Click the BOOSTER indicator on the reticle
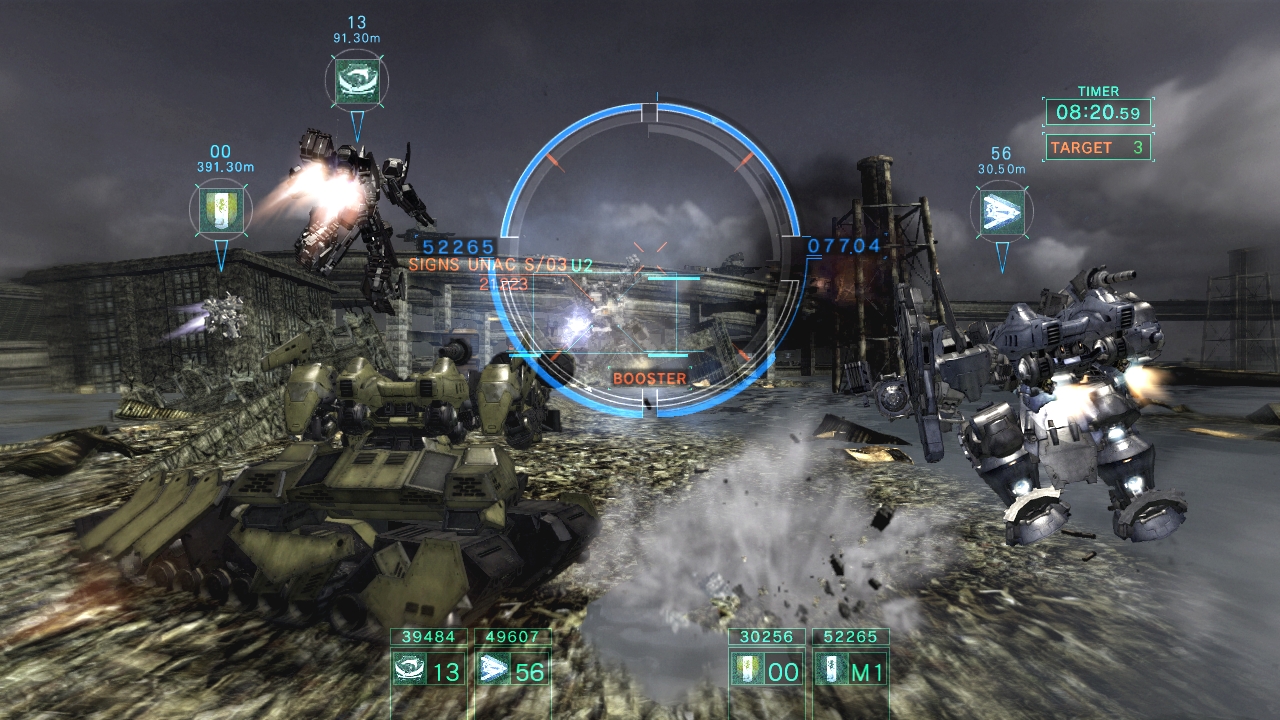The width and height of the screenshot is (1280, 720). (x=650, y=378)
